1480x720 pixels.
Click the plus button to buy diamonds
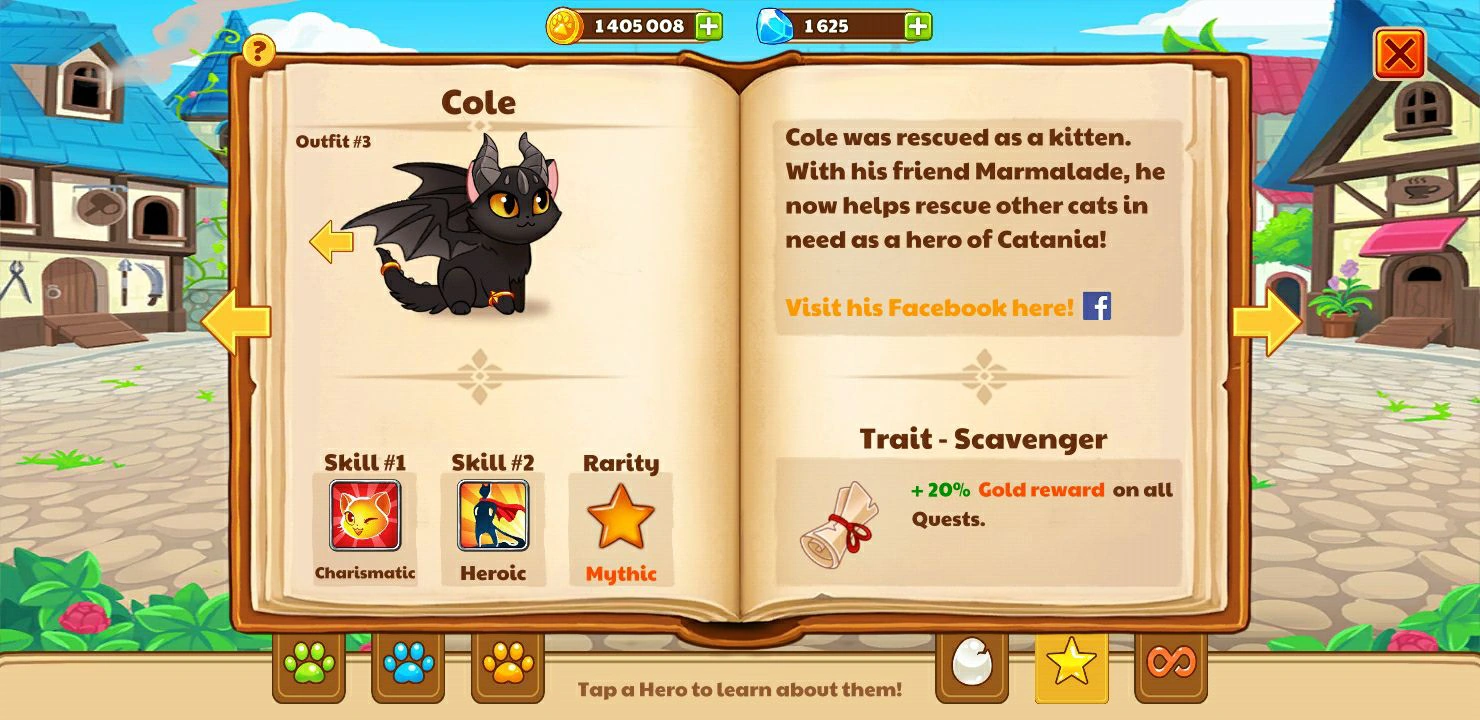[916, 25]
